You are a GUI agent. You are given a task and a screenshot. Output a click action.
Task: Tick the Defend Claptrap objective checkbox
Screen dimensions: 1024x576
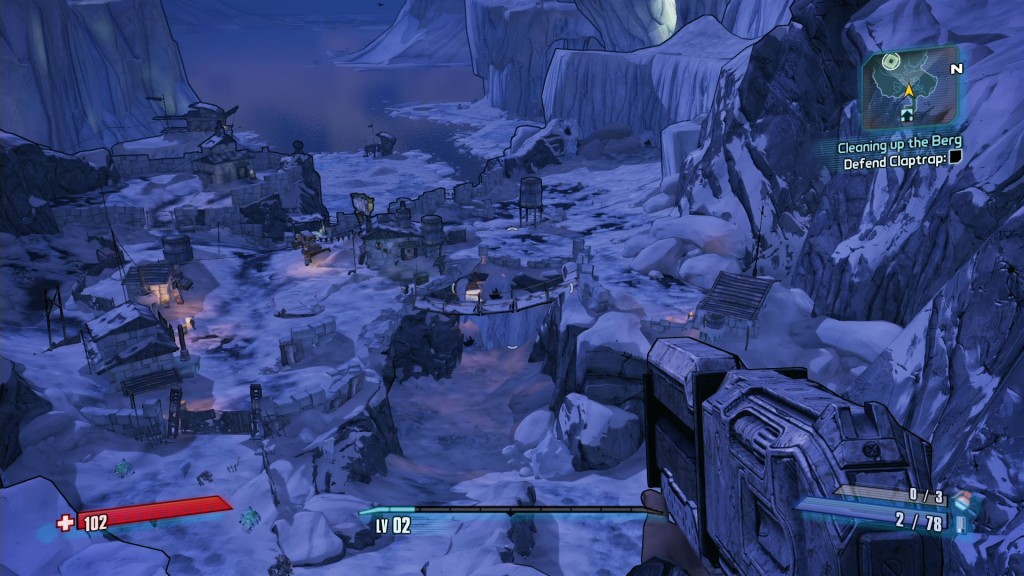(954, 158)
